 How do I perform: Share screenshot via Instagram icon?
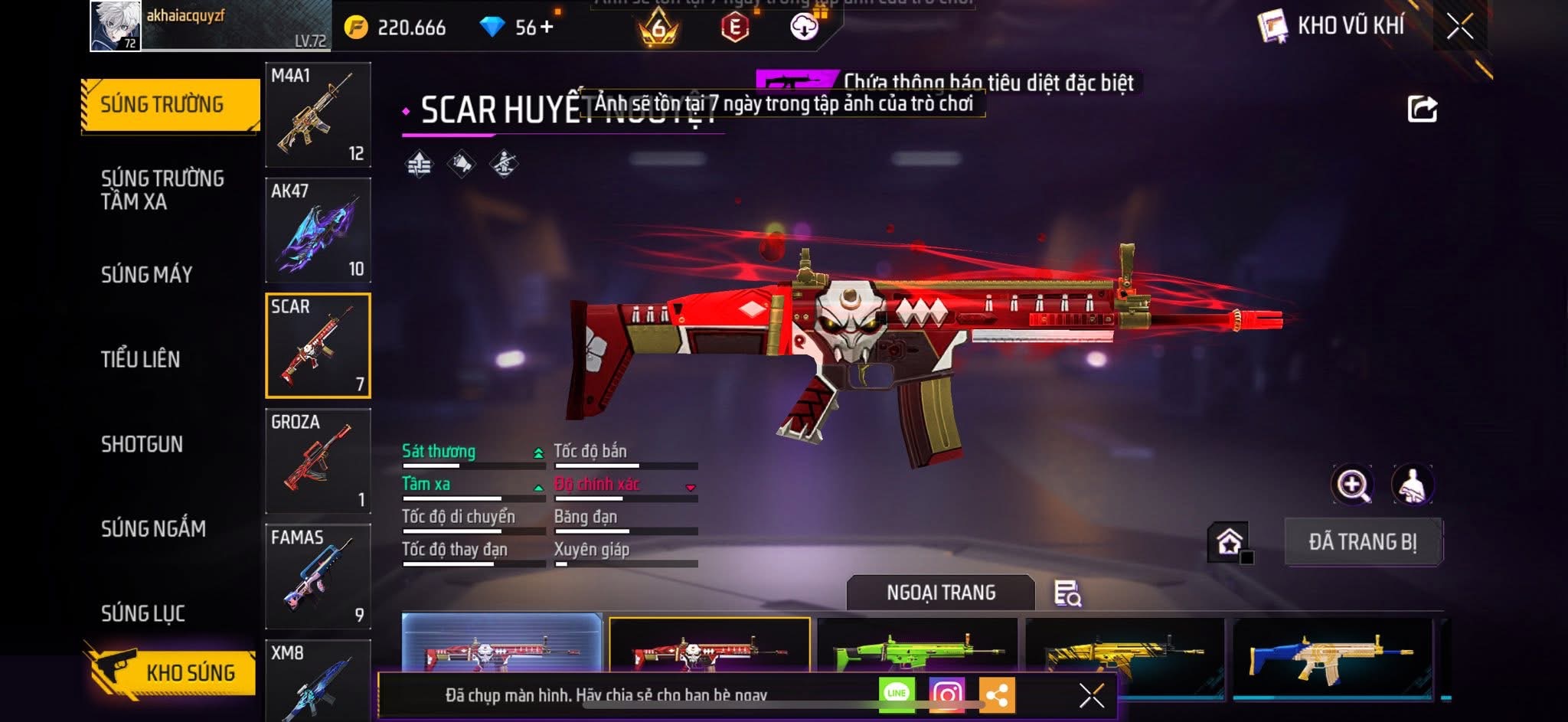[x=946, y=694]
